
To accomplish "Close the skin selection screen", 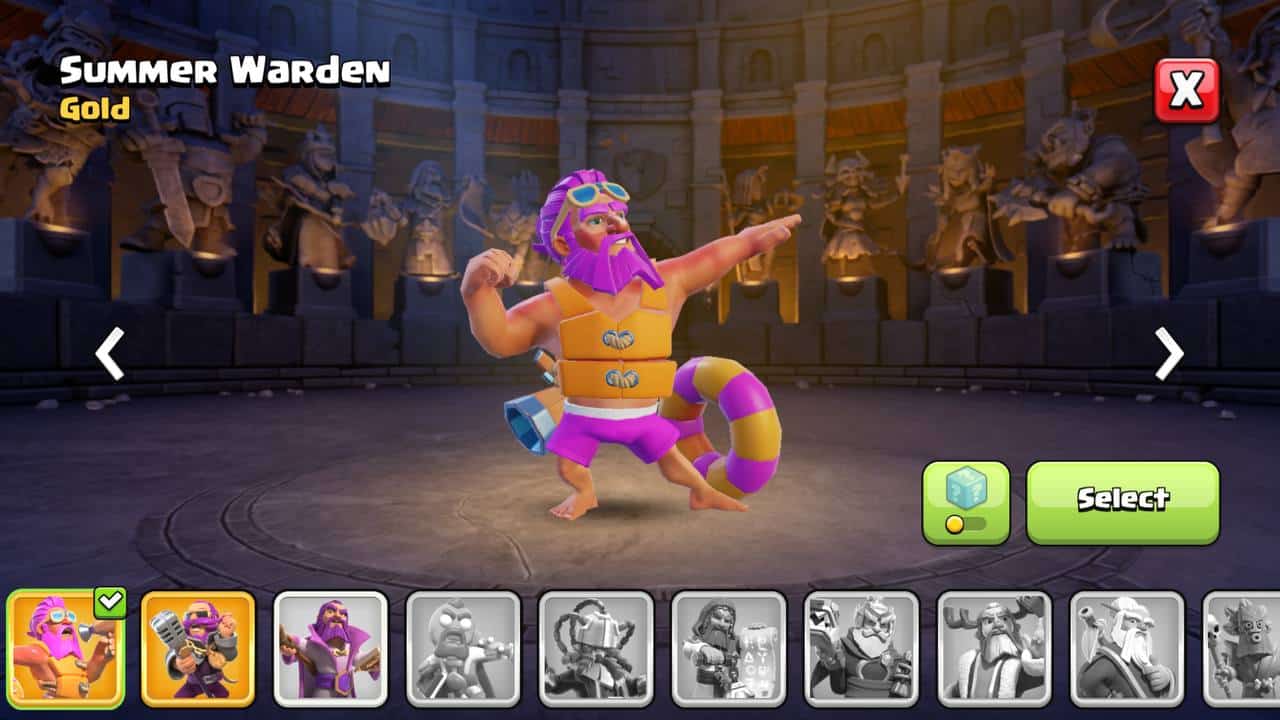I will (1187, 91).
